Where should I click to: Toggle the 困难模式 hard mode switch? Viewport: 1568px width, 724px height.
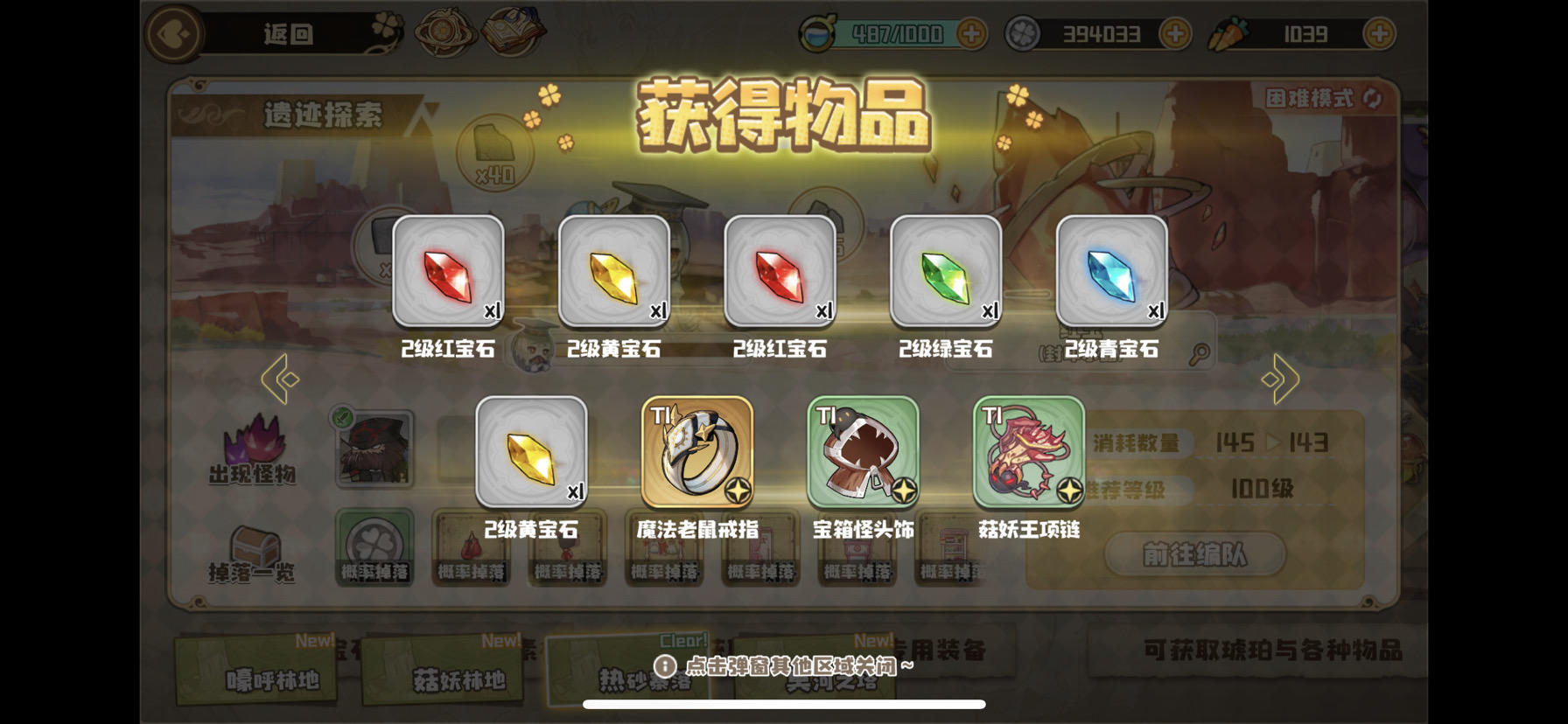(x=1311, y=99)
